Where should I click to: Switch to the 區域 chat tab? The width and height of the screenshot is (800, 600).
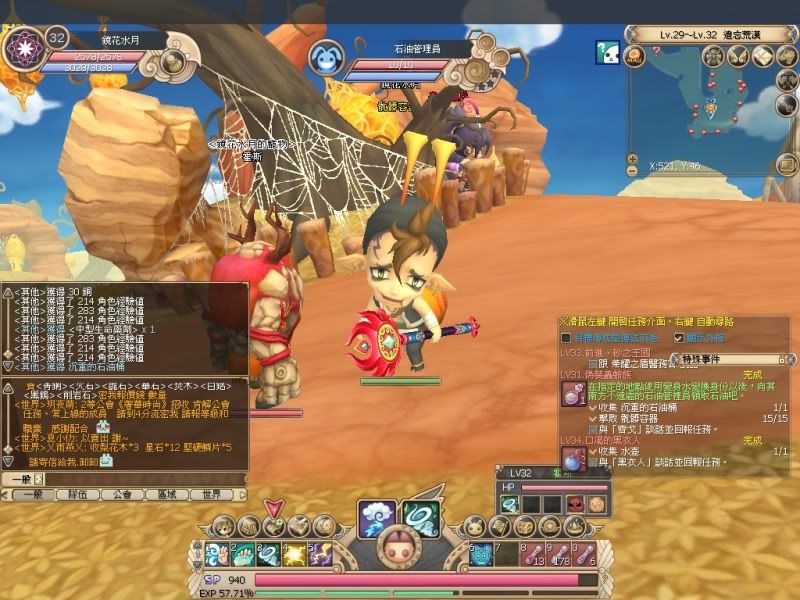pos(167,494)
